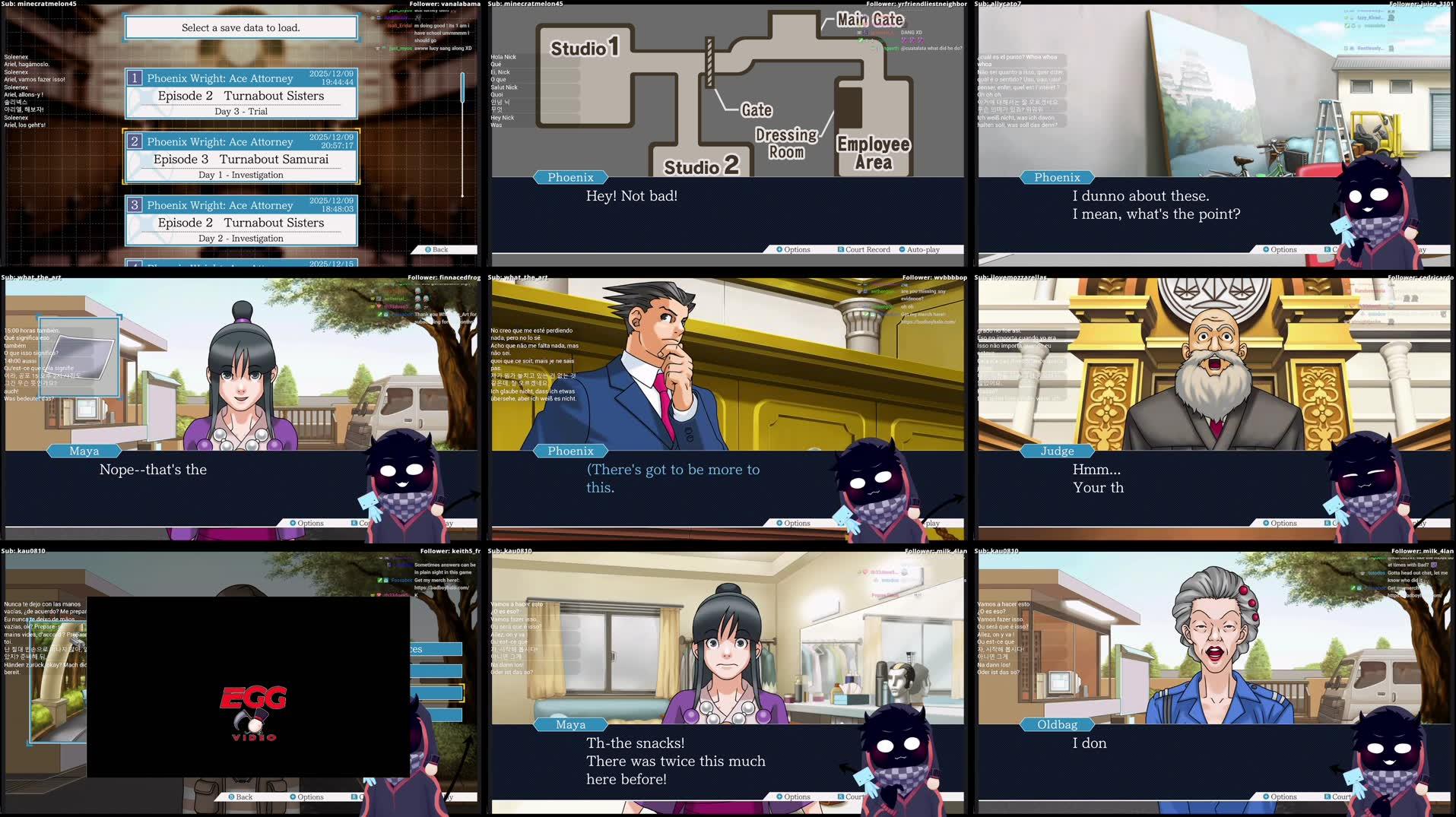This screenshot has width=1456, height=817.
Task: Open Options beside Maya's 'Nope--that's the' dialogue
Action: (306, 523)
